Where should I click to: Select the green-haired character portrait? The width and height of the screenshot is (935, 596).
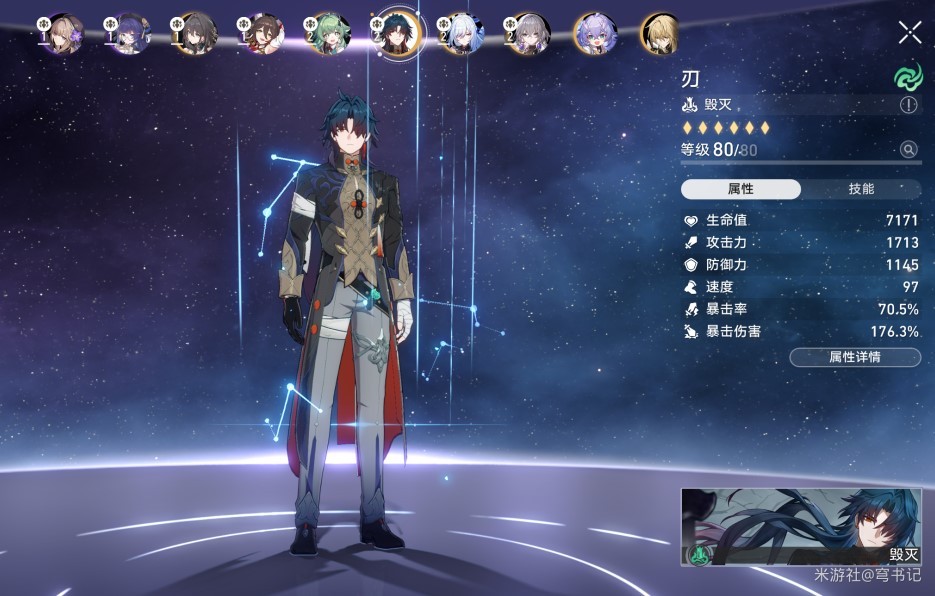coord(328,34)
